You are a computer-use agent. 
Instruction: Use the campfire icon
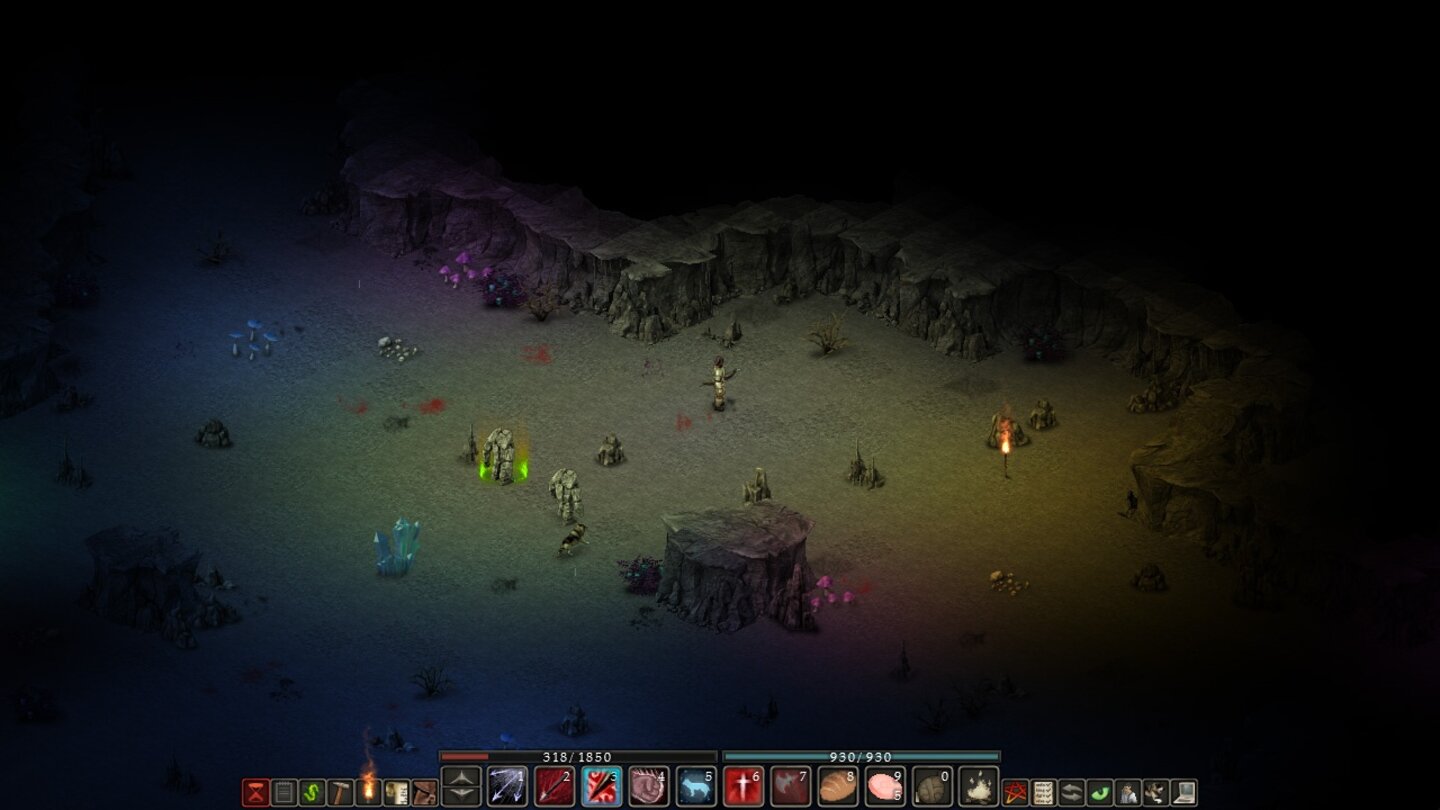[979, 787]
